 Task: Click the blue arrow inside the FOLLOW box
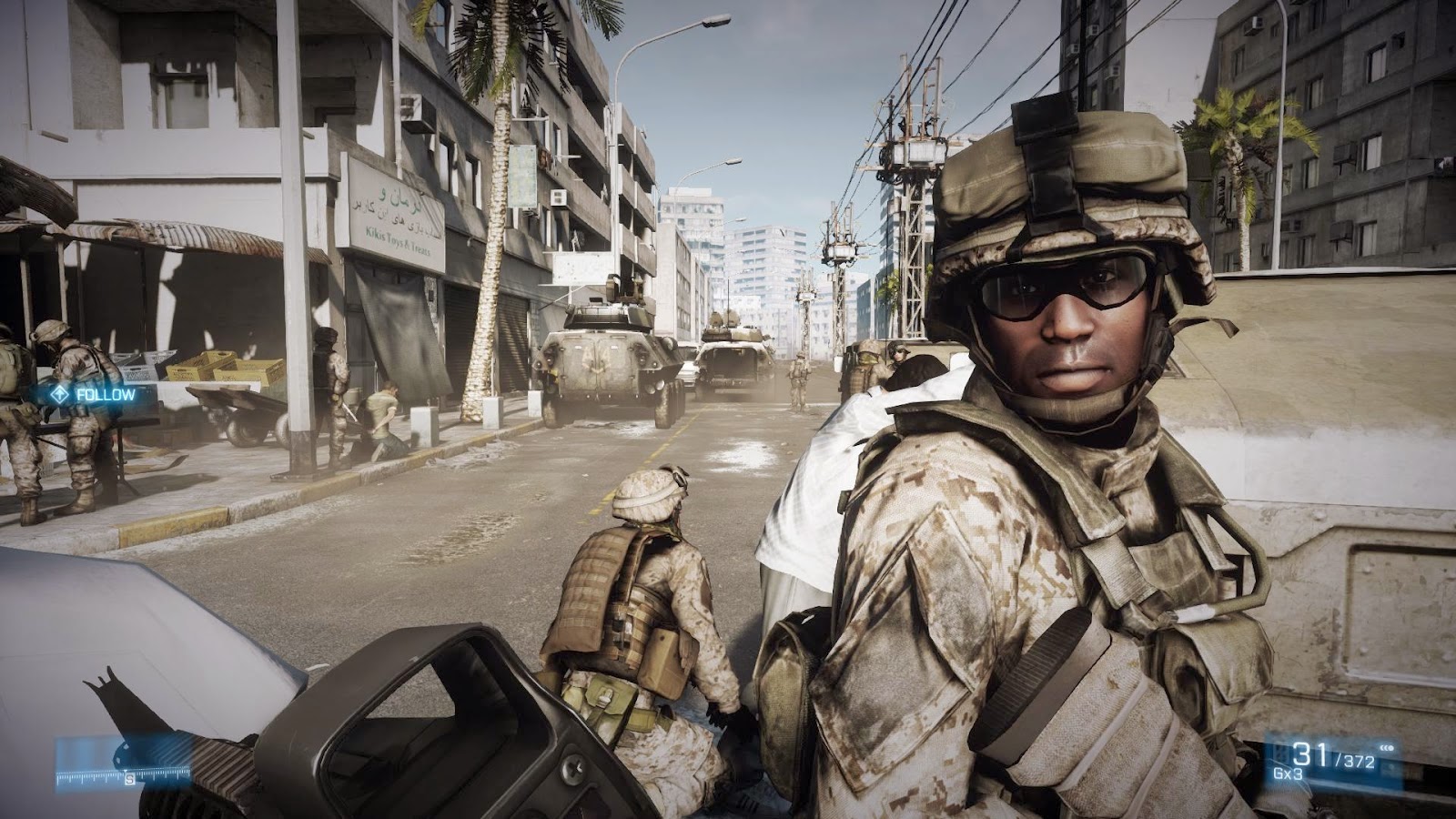[x=59, y=394]
